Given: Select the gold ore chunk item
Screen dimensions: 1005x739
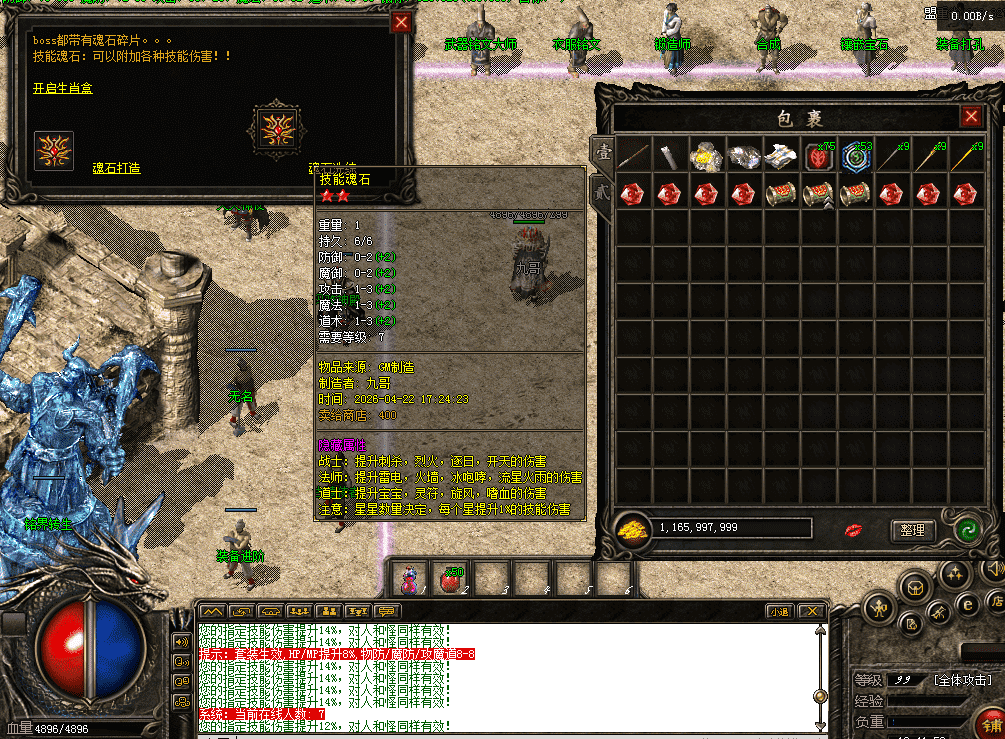Looking at the screenshot, I should pos(707,156).
